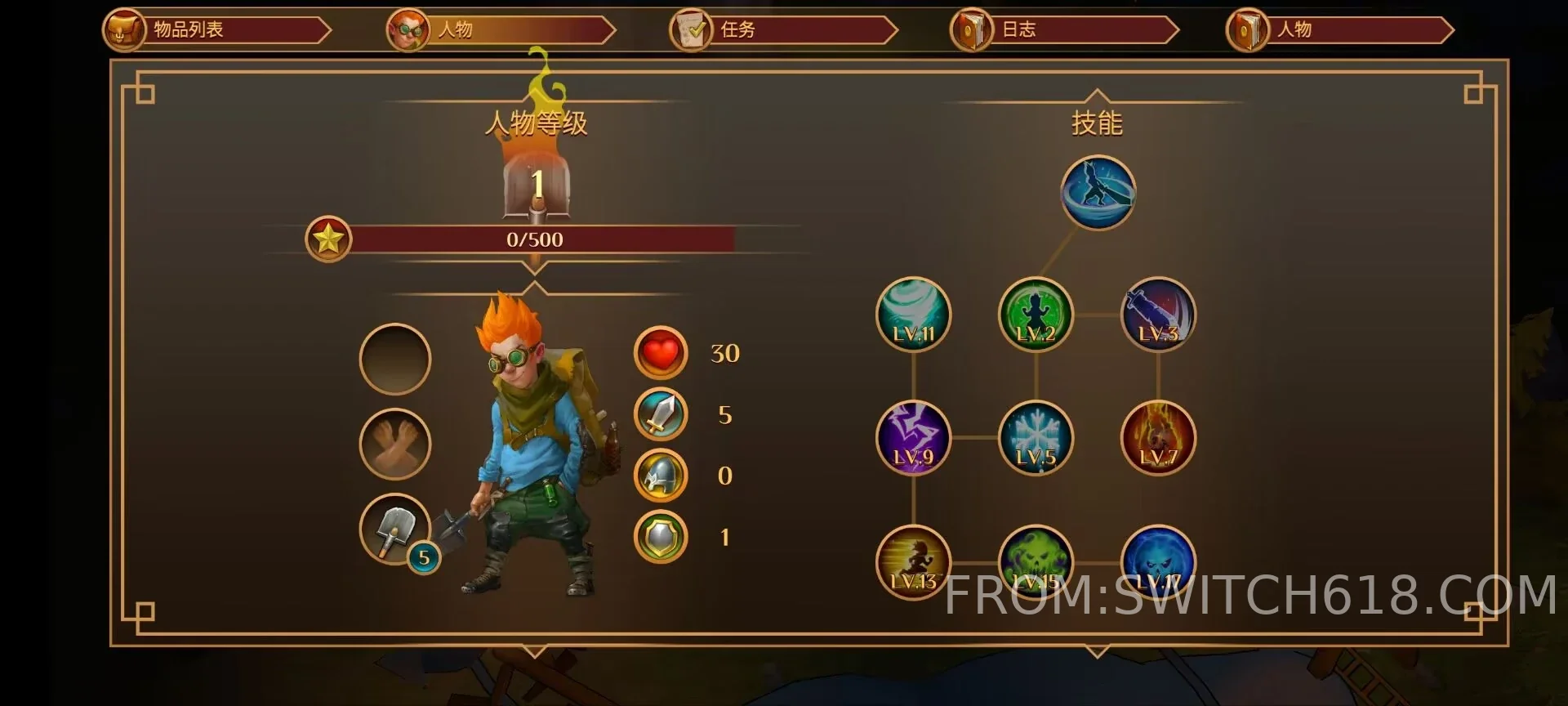Viewport: 1568px width, 706px height.
Task: Select the top sword-spin skill icon
Action: 1098,193
